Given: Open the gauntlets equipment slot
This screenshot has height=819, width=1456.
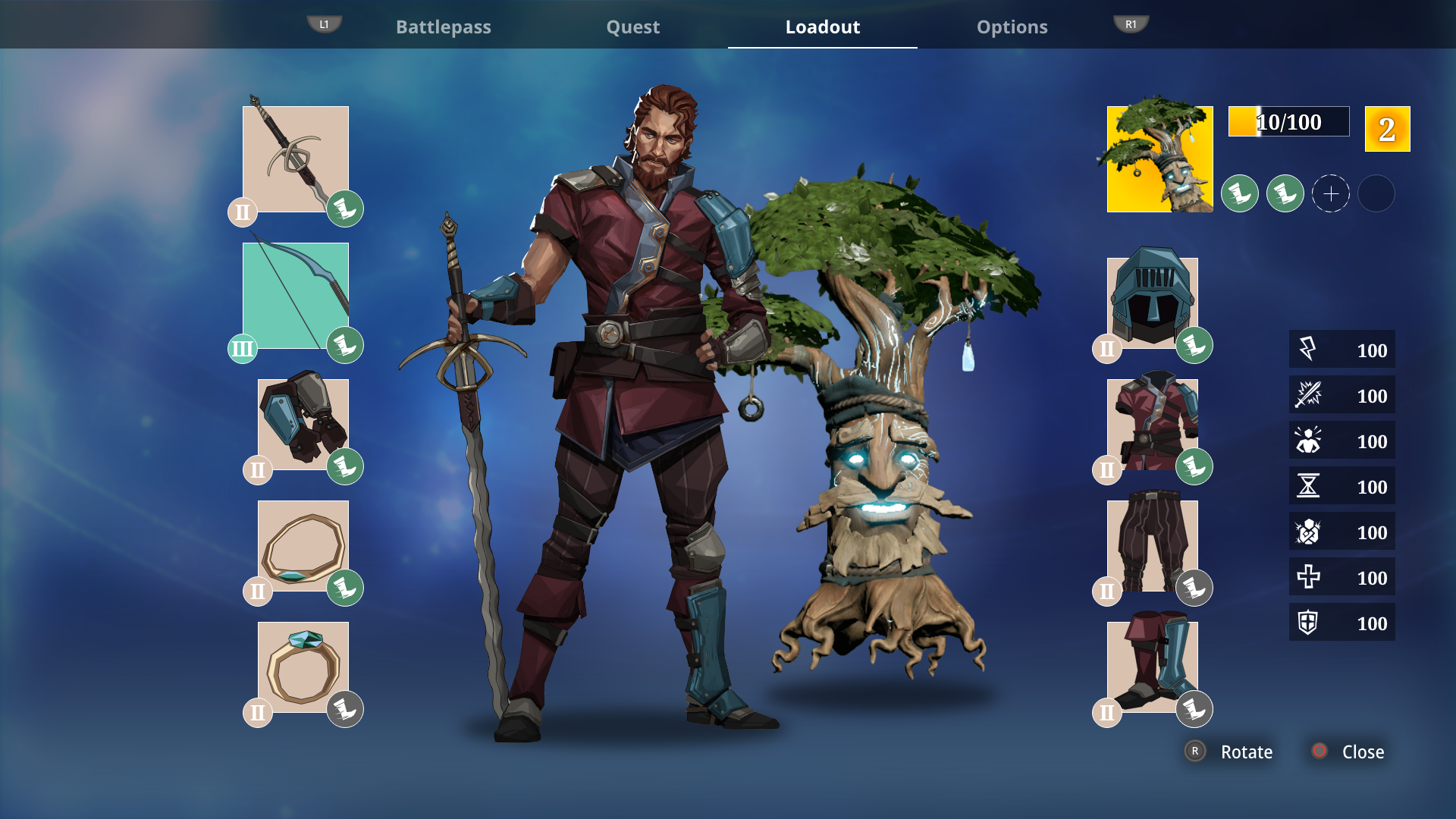Looking at the screenshot, I should pyautogui.click(x=303, y=425).
